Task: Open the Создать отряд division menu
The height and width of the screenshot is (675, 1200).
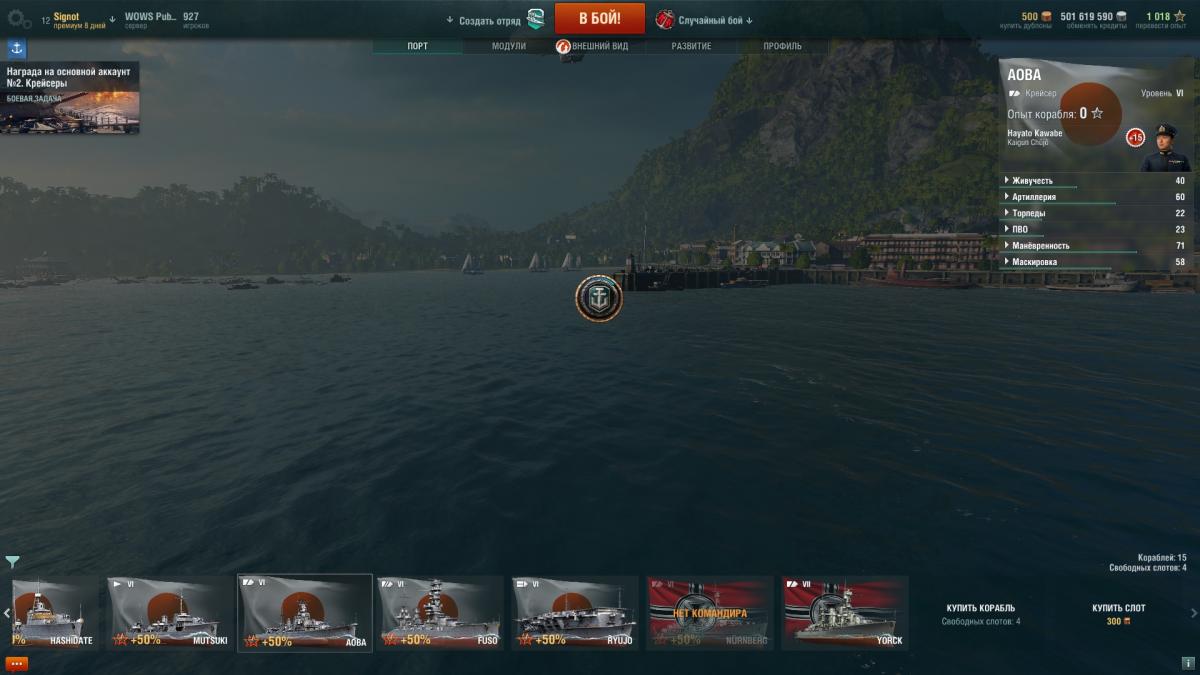Action: coord(490,20)
